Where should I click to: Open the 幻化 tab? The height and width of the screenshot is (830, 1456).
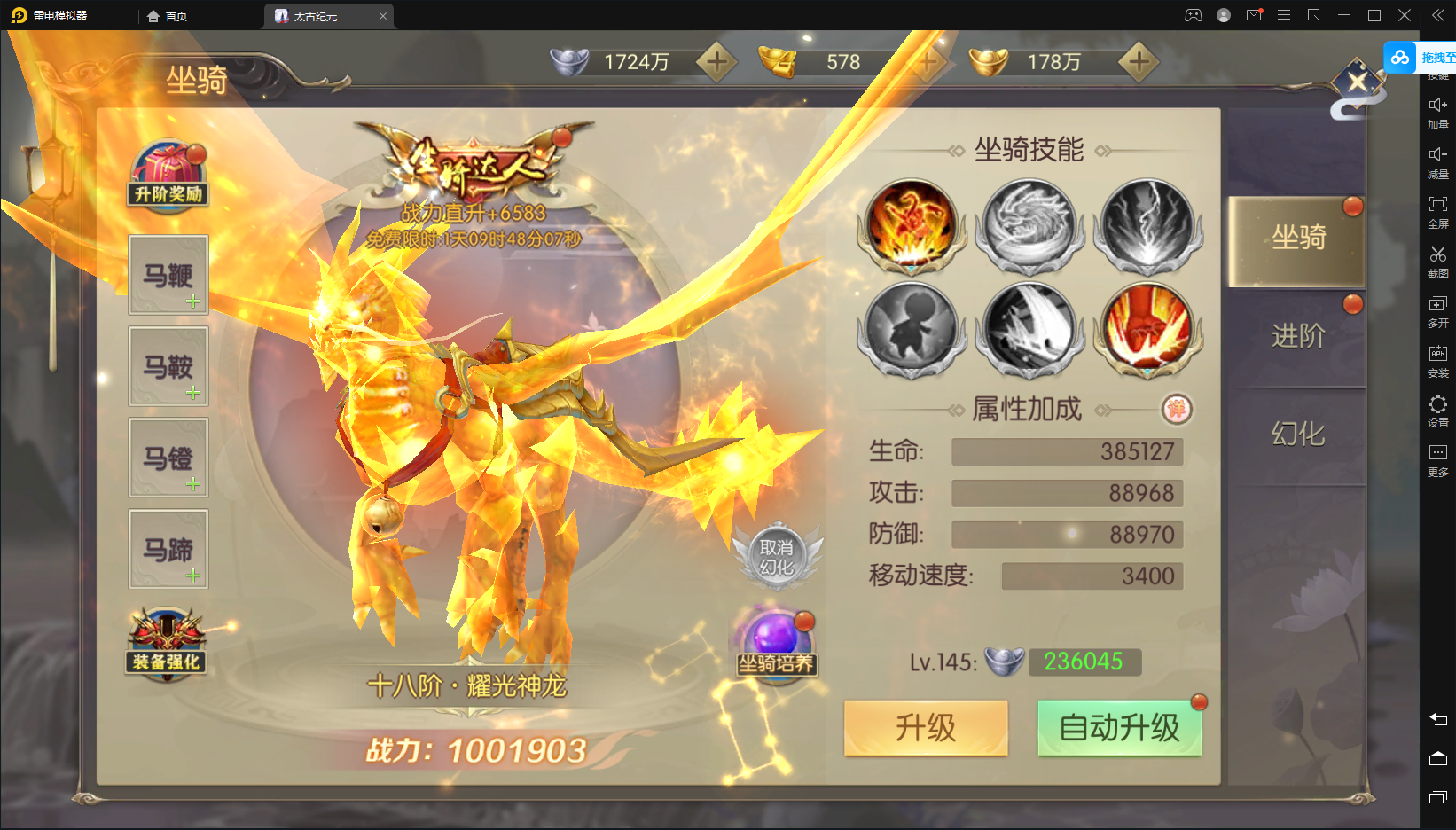pyautogui.click(x=1297, y=434)
